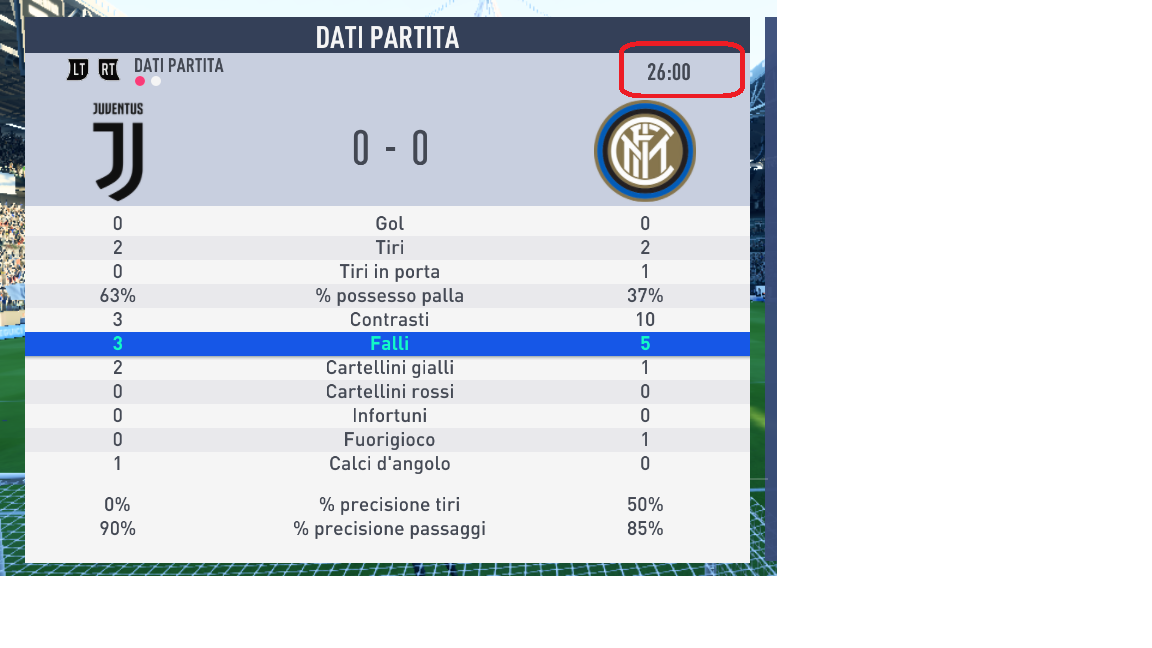
Task: Click the pink active page dot
Action: [140, 82]
